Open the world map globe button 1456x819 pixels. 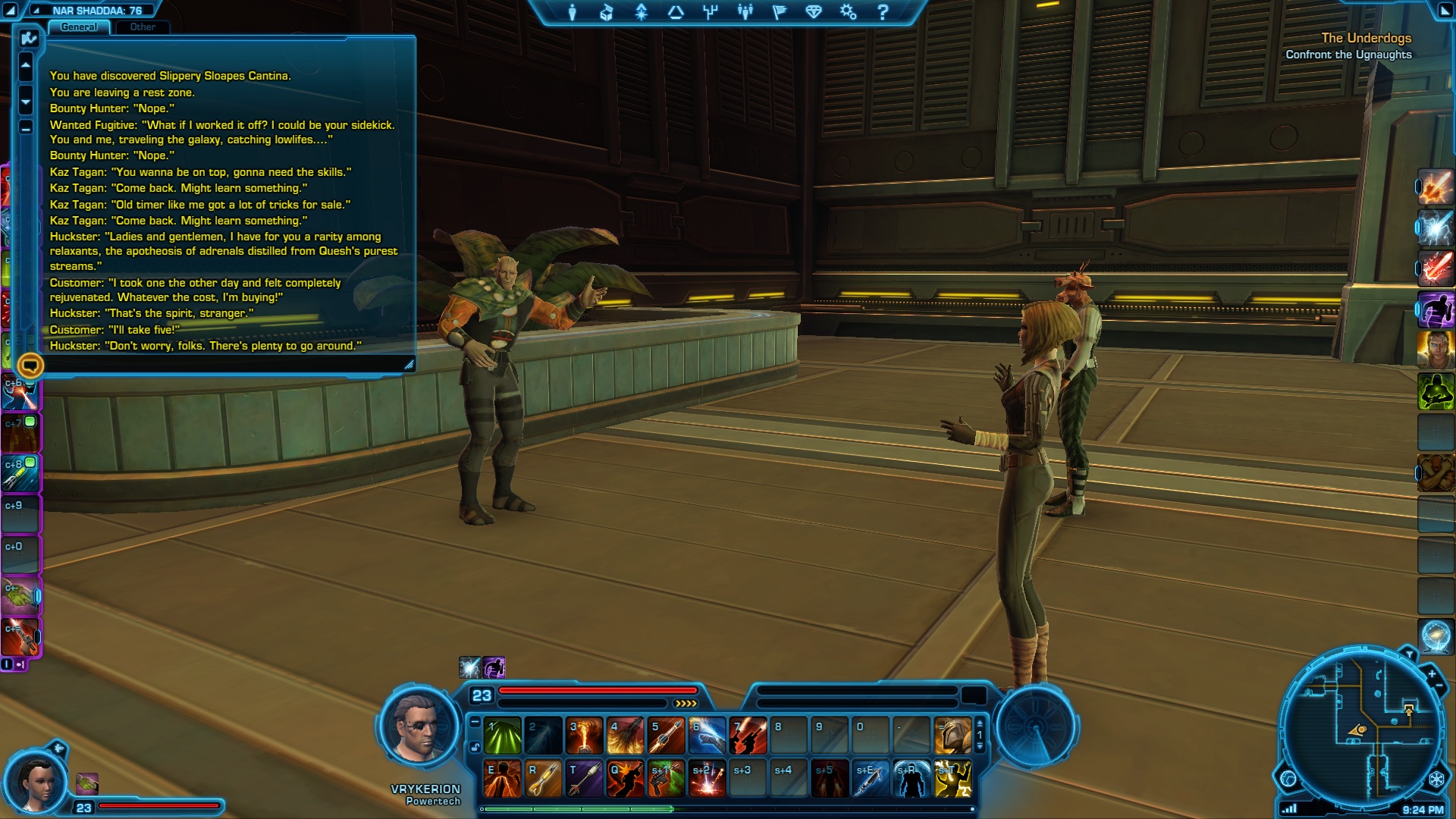point(1288,779)
